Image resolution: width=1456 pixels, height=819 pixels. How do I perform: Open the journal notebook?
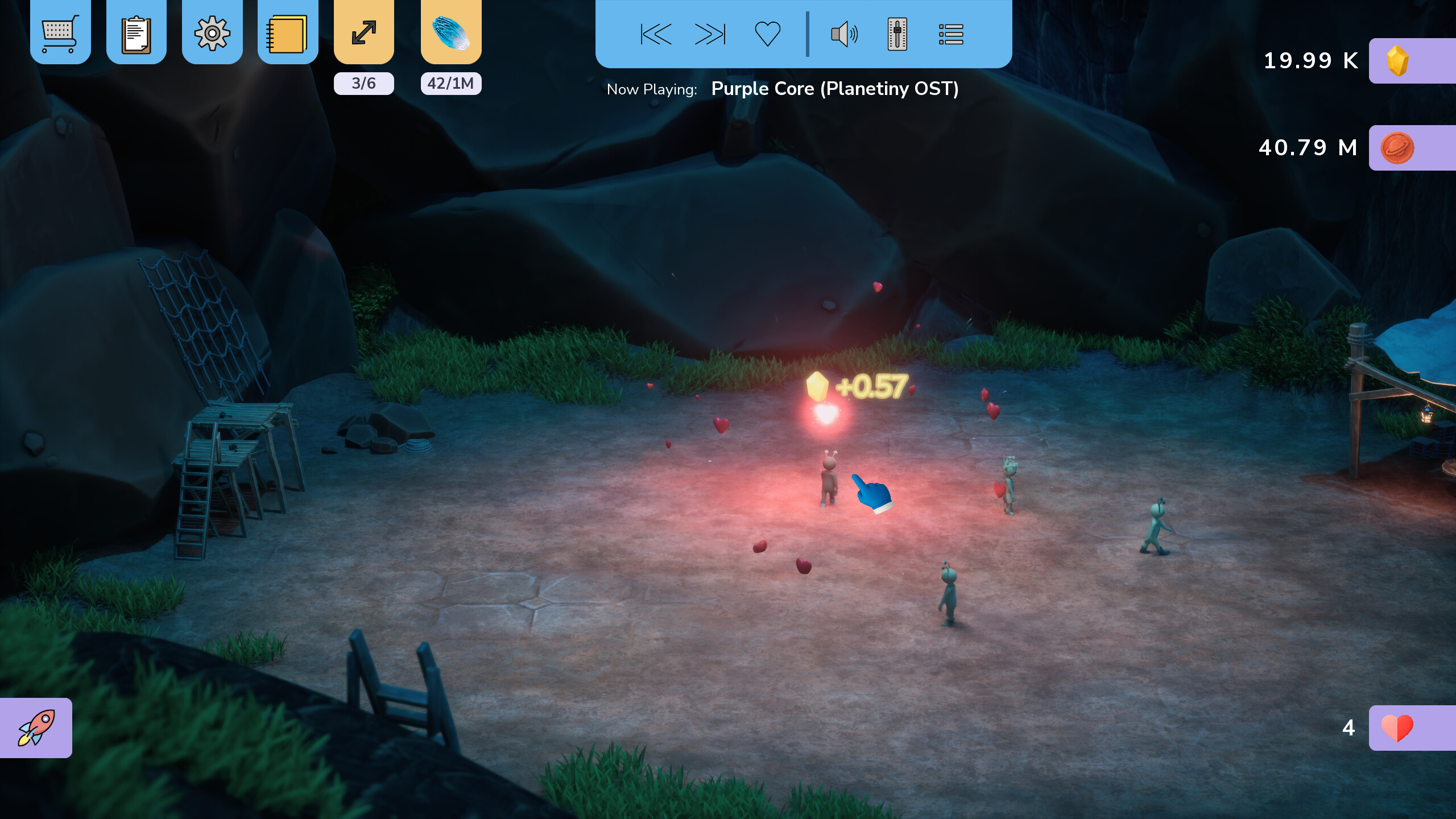click(x=287, y=33)
